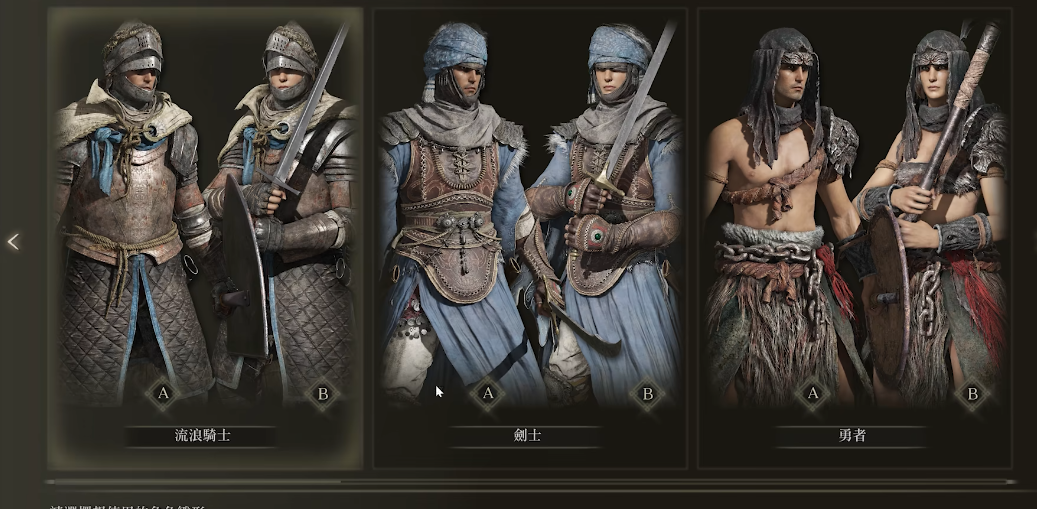Choose body type A for 劍士
Screen dimensions: 1037x509
click(x=488, y=393)
